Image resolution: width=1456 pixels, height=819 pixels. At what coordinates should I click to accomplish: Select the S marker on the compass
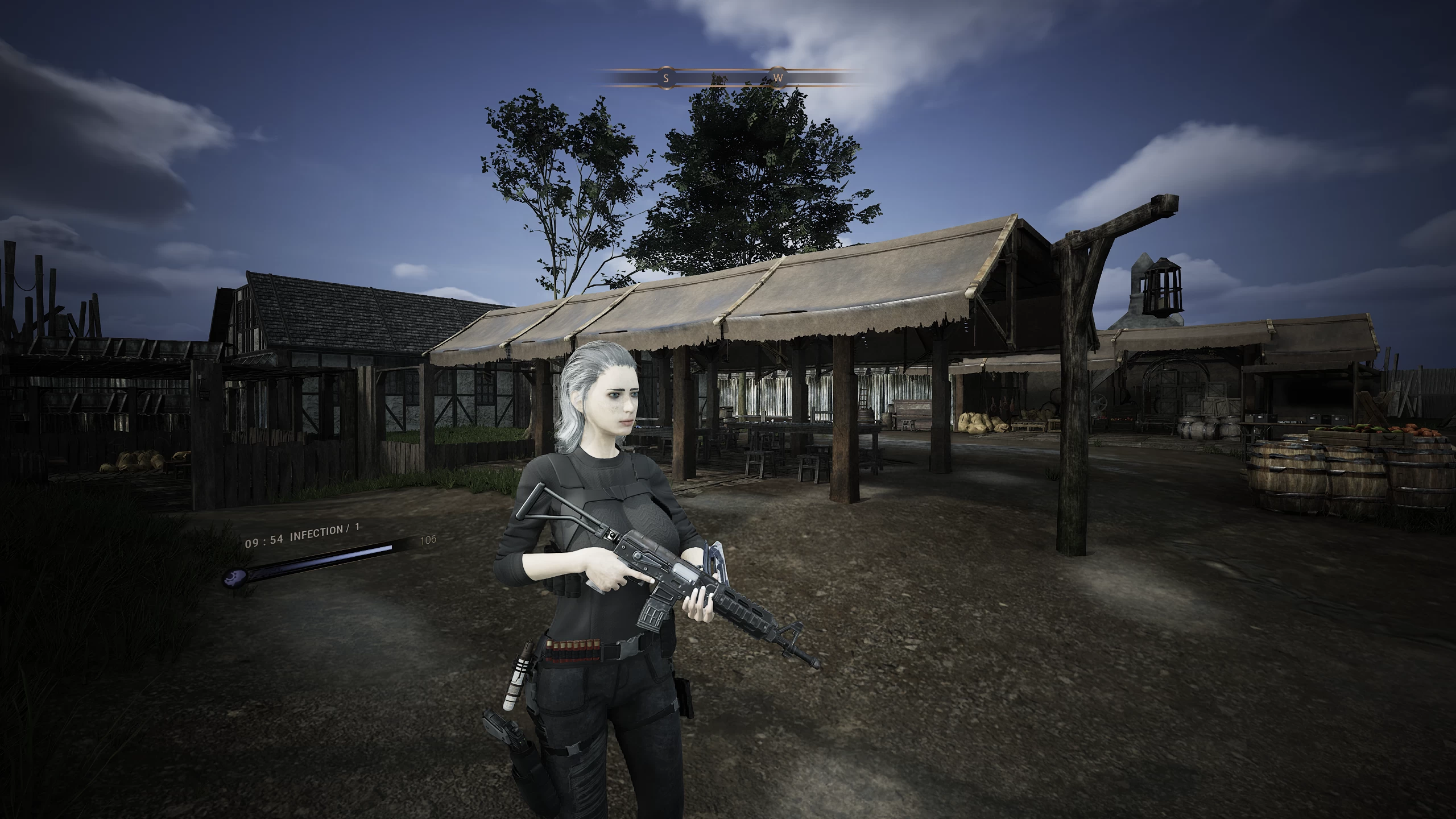click(666, 78)
